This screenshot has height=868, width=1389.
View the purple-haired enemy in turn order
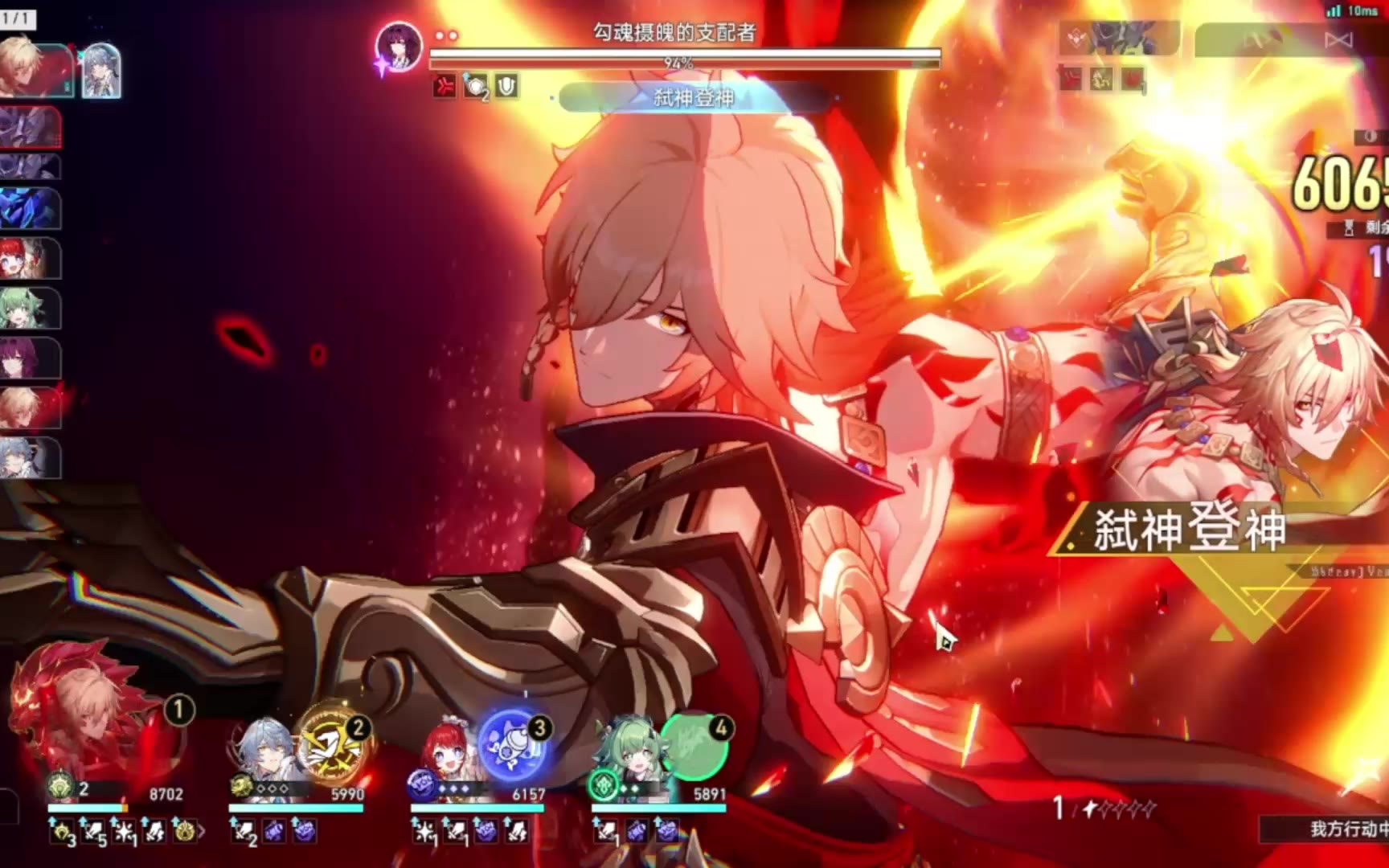tap(30, 359)
